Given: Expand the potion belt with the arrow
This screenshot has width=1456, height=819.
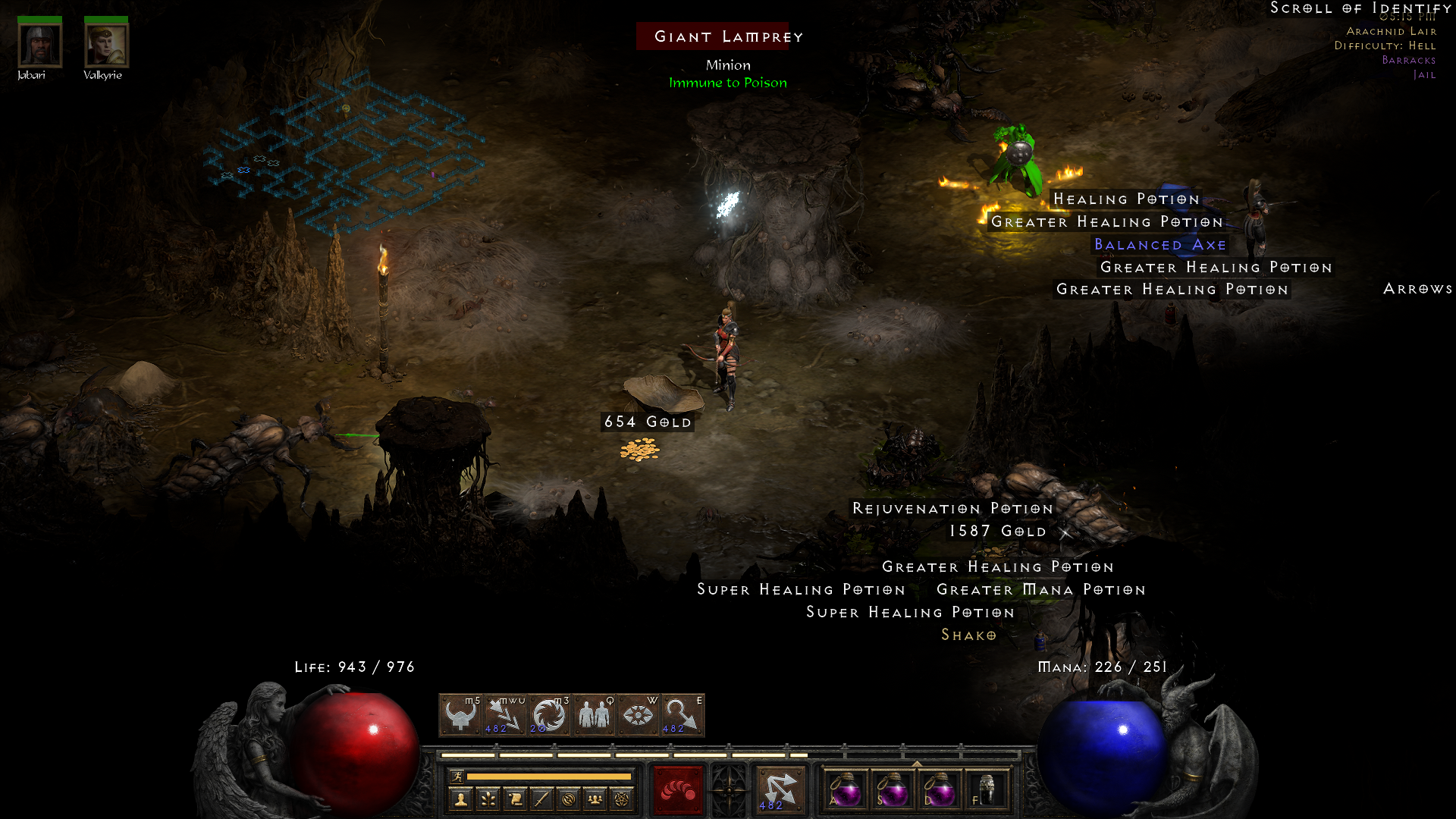Looking at the screenshot, I should [x=917, y=764].
